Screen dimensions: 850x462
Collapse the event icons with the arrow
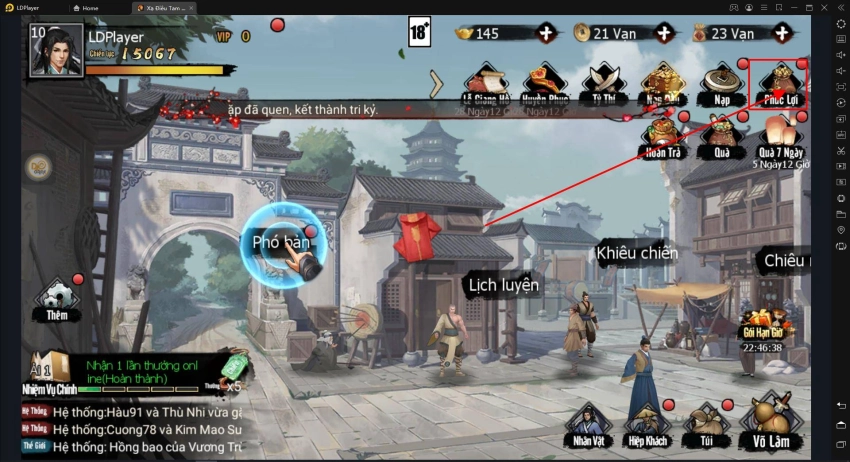coord(436,83)
